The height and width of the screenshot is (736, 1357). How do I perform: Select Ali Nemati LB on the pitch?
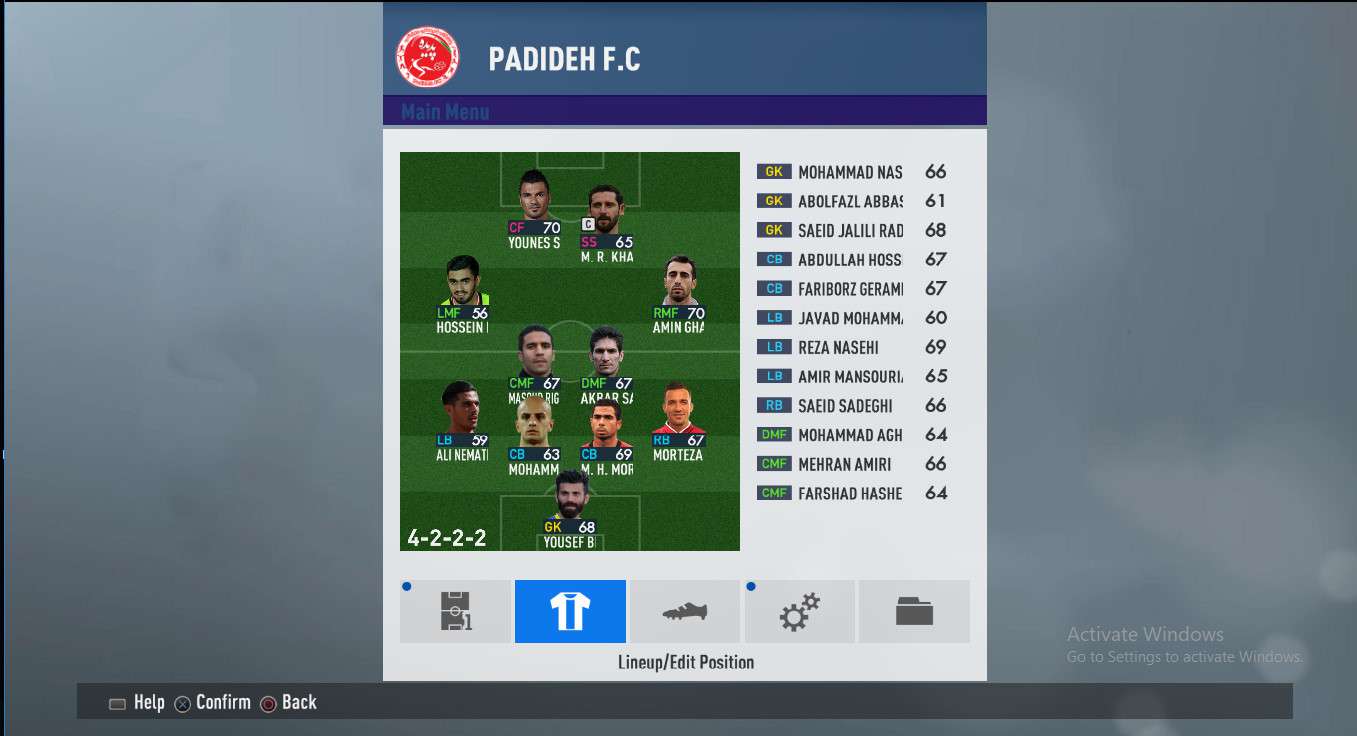coord(462,420)
